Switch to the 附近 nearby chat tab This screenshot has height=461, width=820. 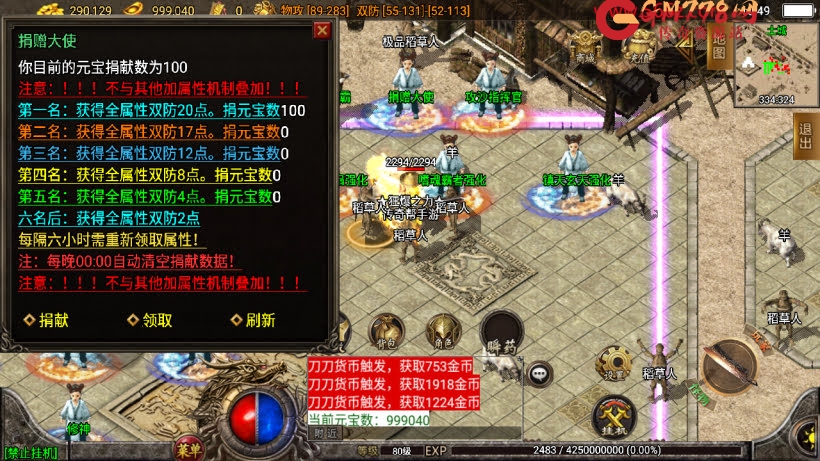point(326,434)
